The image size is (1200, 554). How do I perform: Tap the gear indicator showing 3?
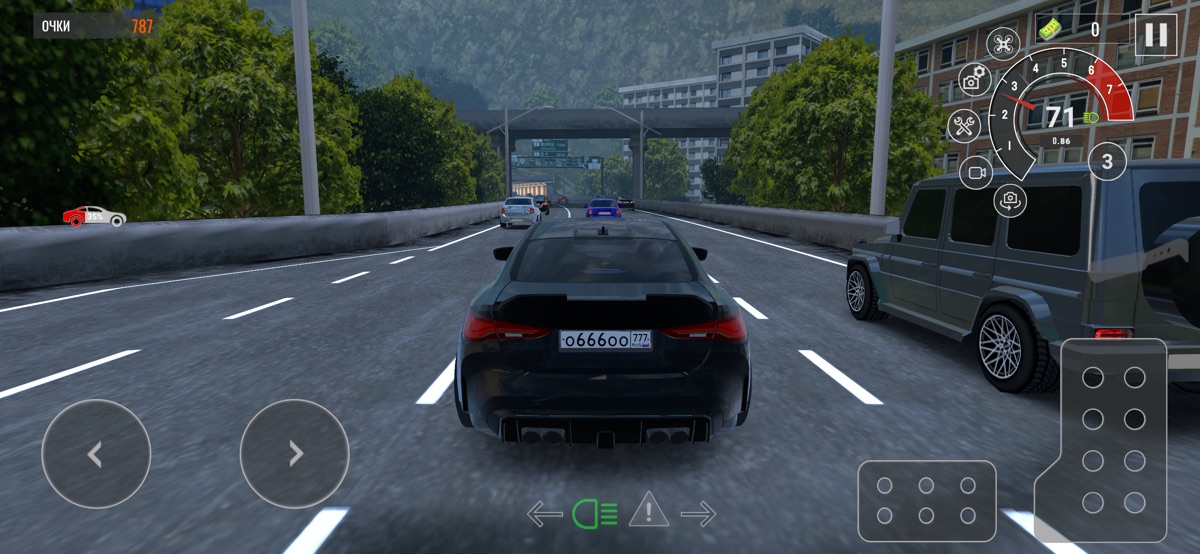tap(1107, 160)
